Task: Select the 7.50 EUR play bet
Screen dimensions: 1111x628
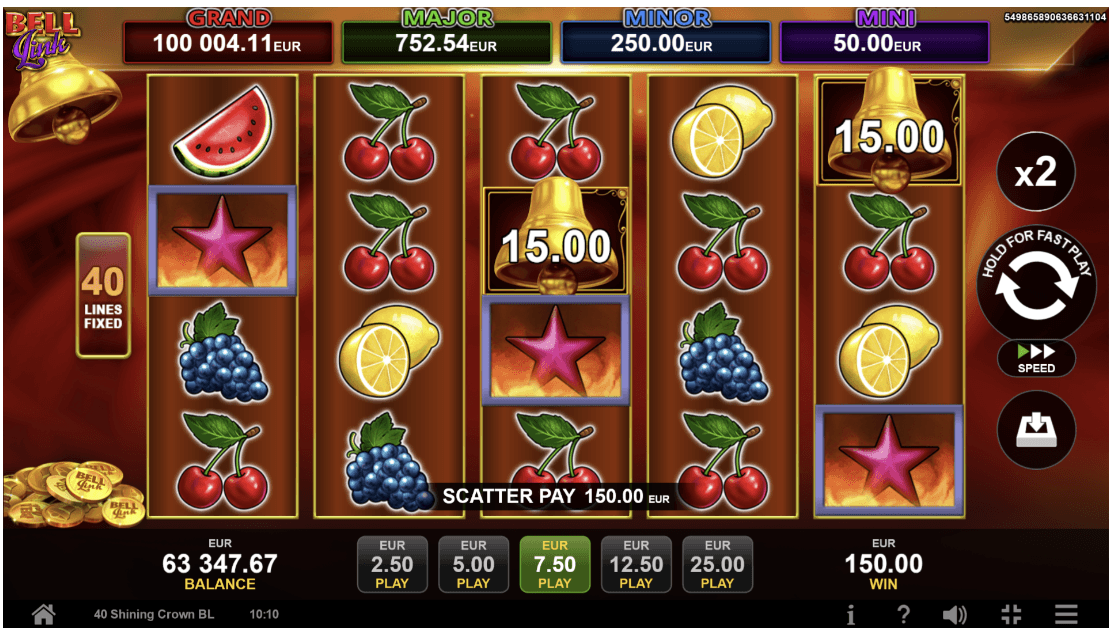Action: 554,565
